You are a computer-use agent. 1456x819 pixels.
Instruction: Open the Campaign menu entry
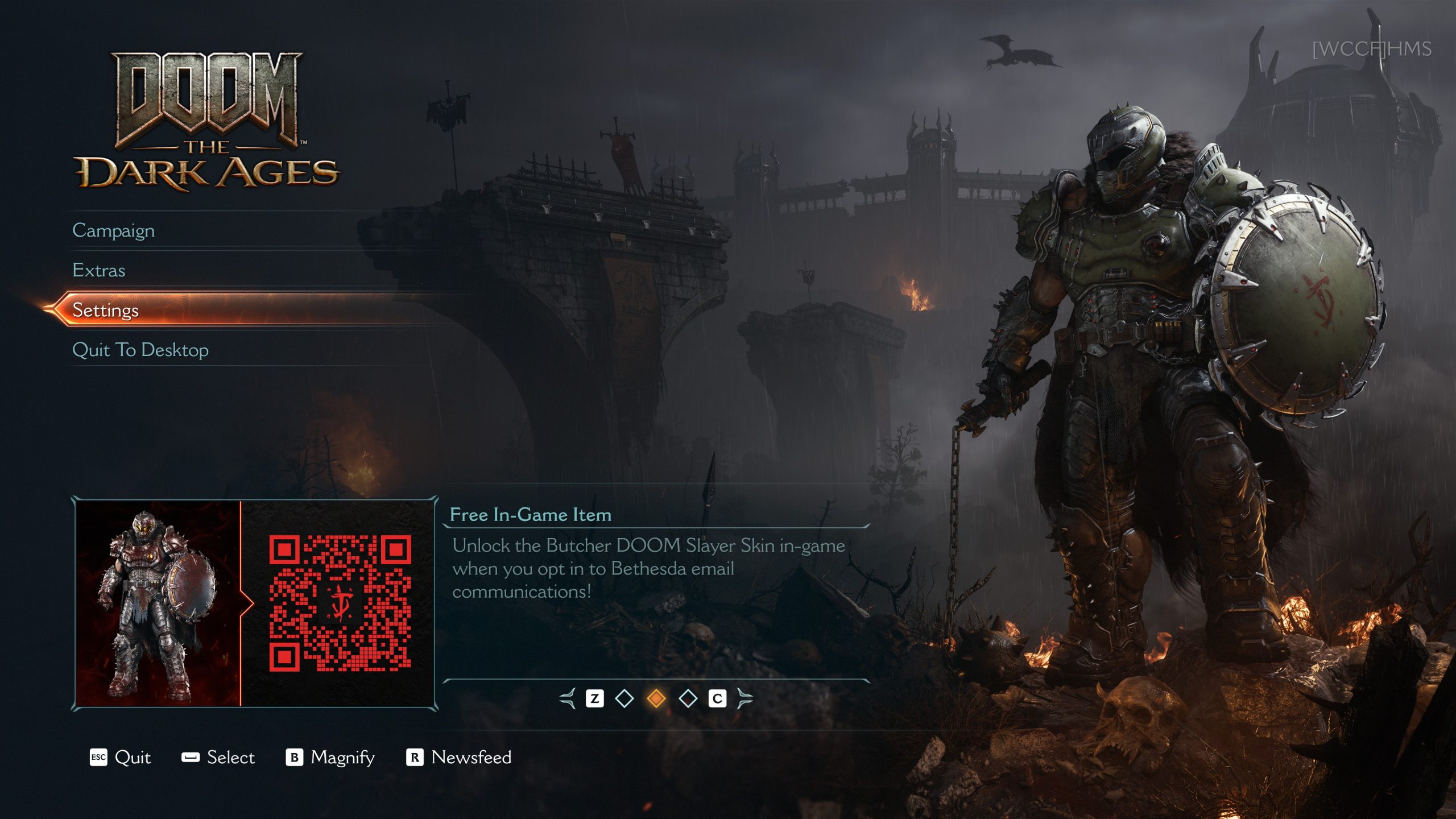114,230
